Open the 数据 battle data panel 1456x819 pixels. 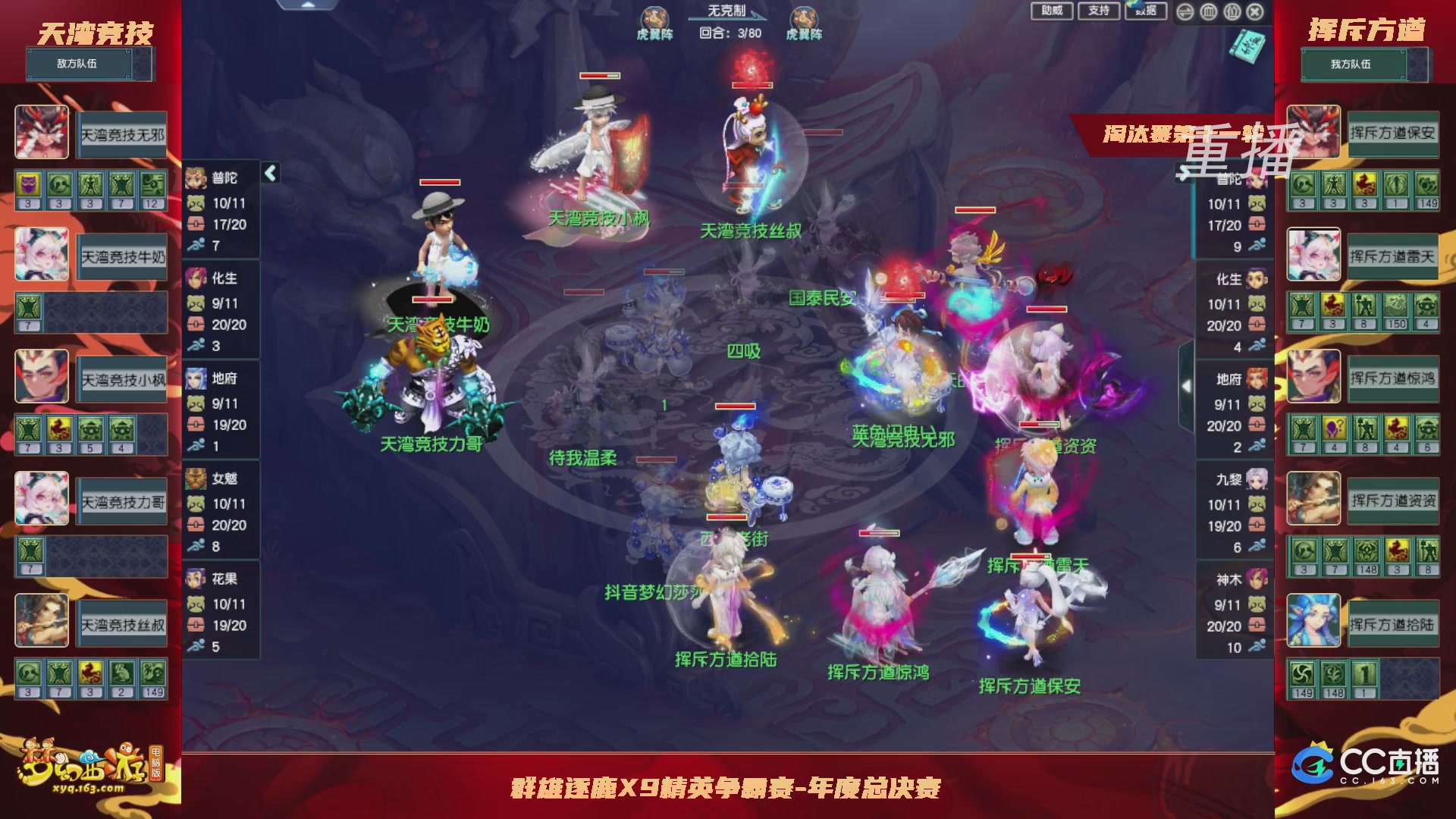coord(1144,12)
